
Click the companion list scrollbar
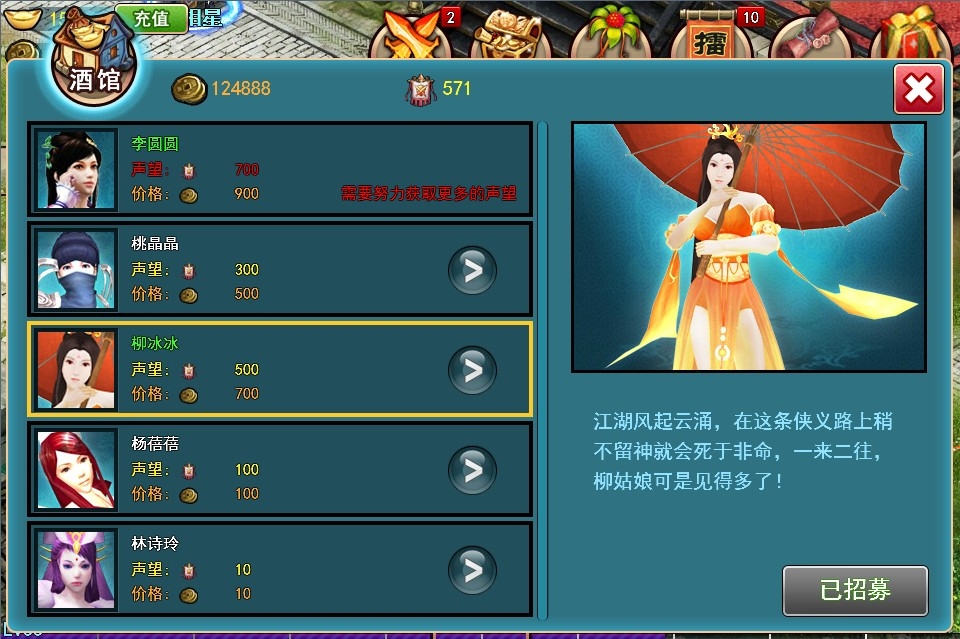tap(543, 370)
